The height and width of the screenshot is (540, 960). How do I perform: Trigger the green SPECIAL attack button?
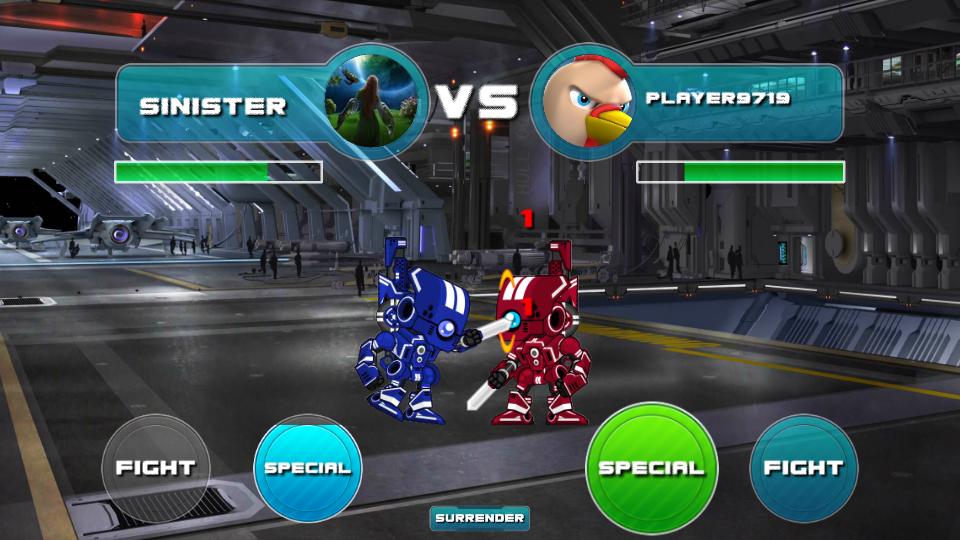[x=651, y=468]
